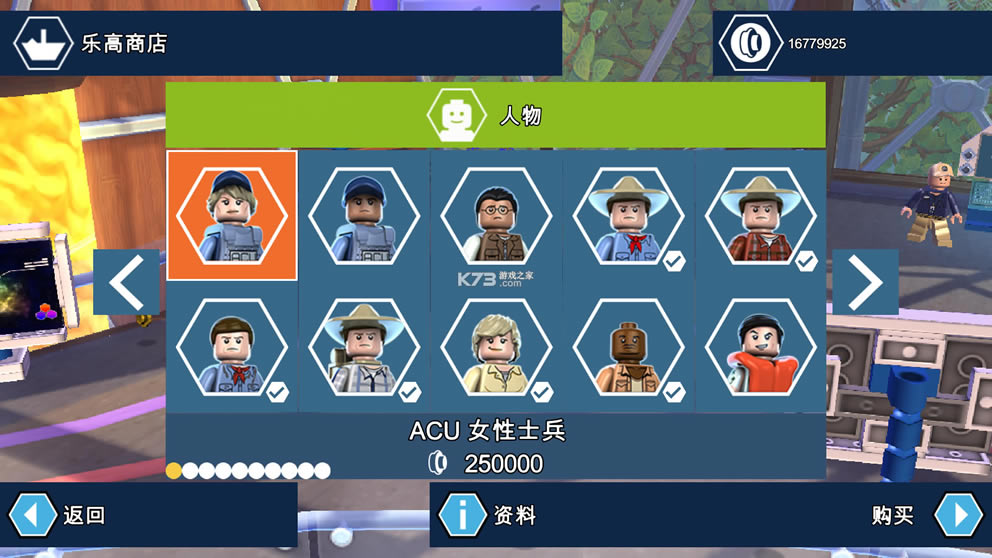Choose the smiling character in orange life vest
This screenshot has height=558, width=992.
click(x=760, y=347)
